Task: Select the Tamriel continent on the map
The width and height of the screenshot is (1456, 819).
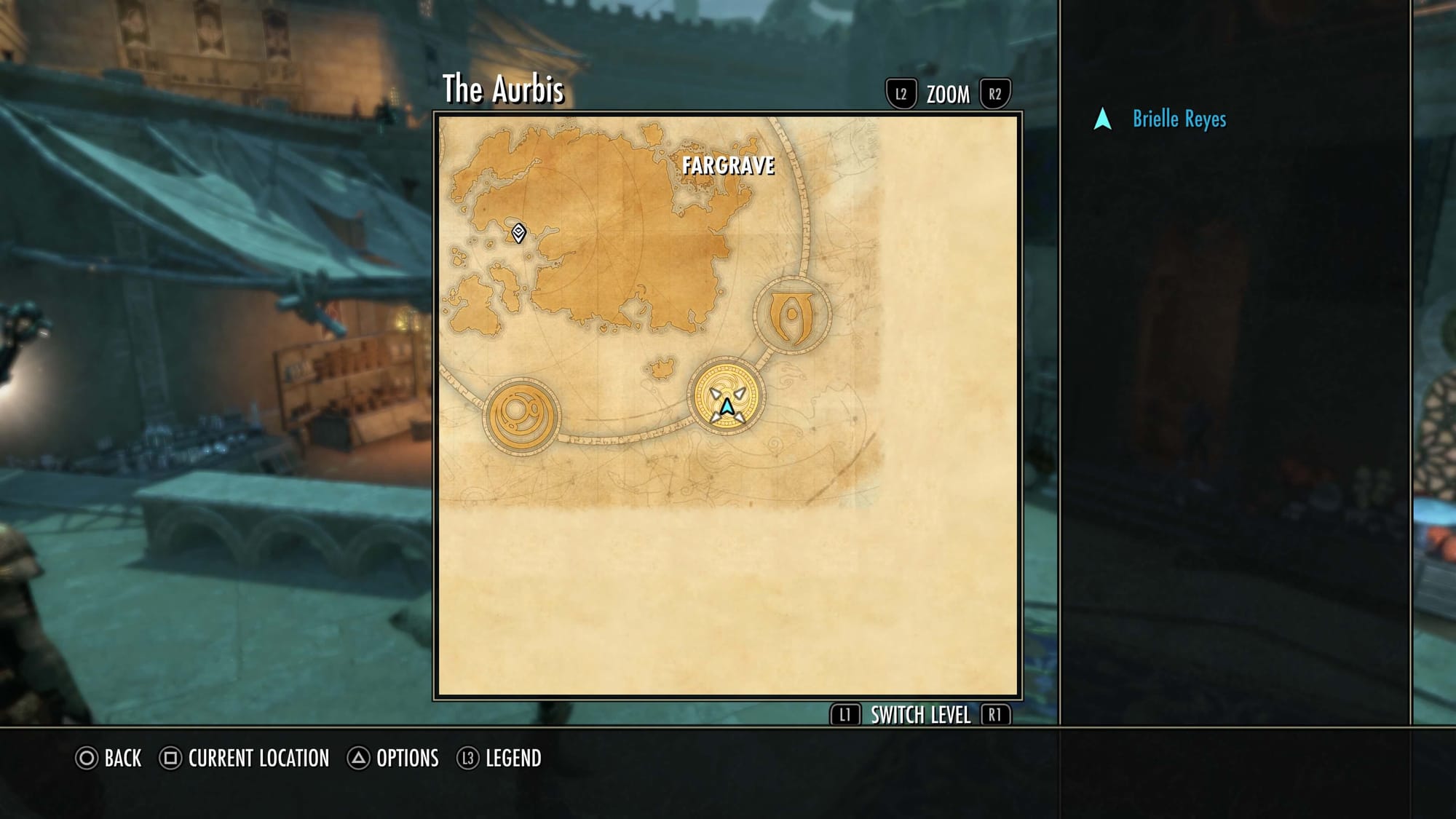Action: [619, 248]
